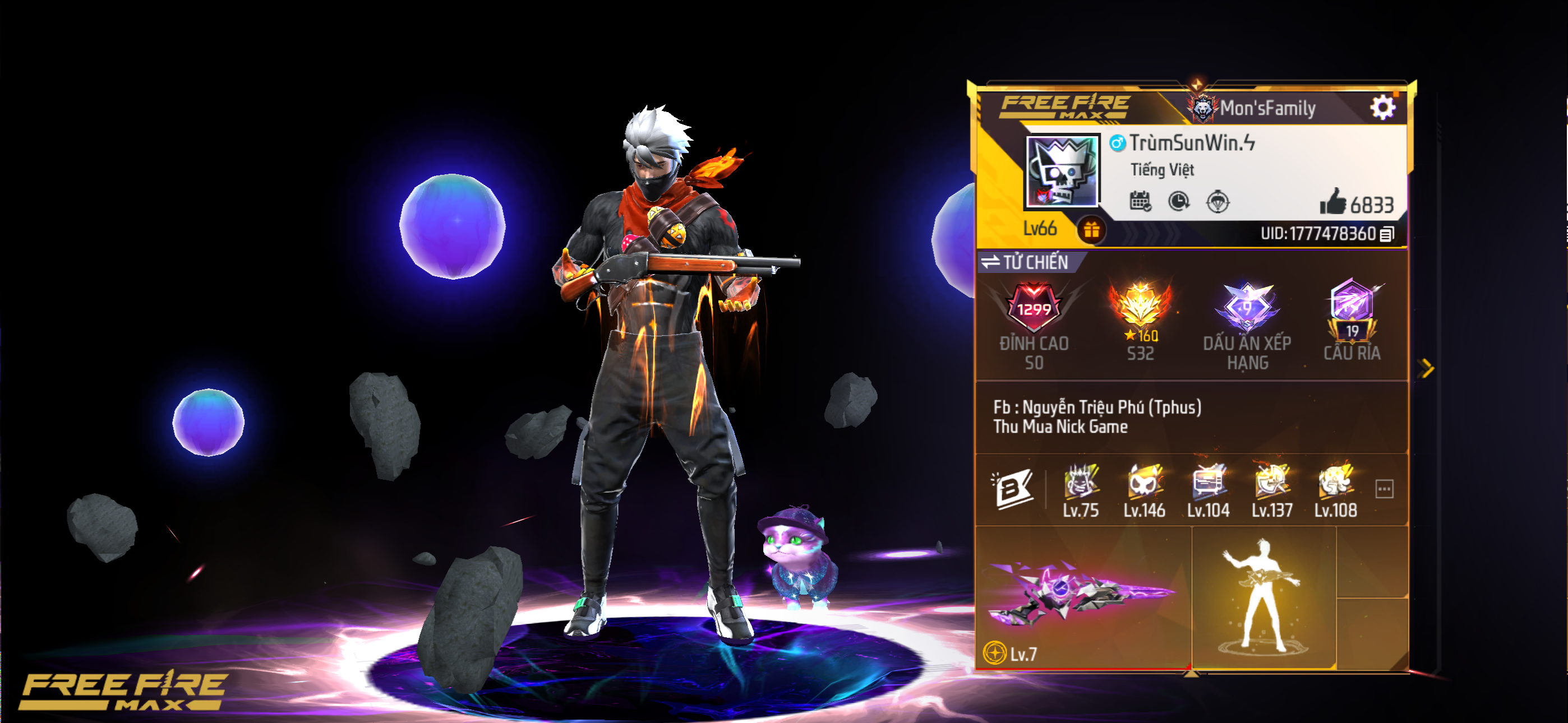View the S32 rank emblem
The image size is (1568, 723).
pyautogui.click(x=1140, y=306)
